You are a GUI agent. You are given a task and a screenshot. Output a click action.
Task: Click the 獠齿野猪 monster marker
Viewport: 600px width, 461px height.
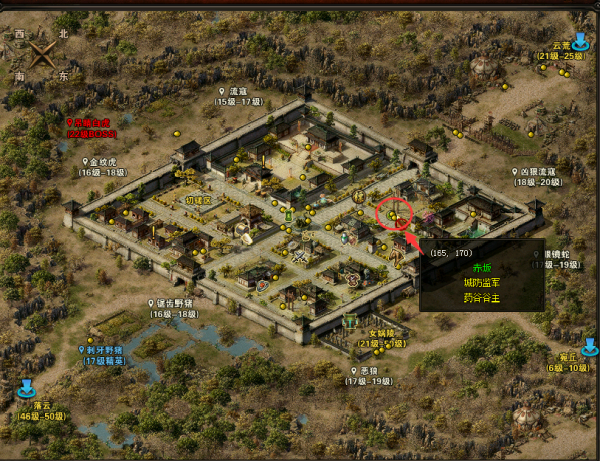[151, 302]
